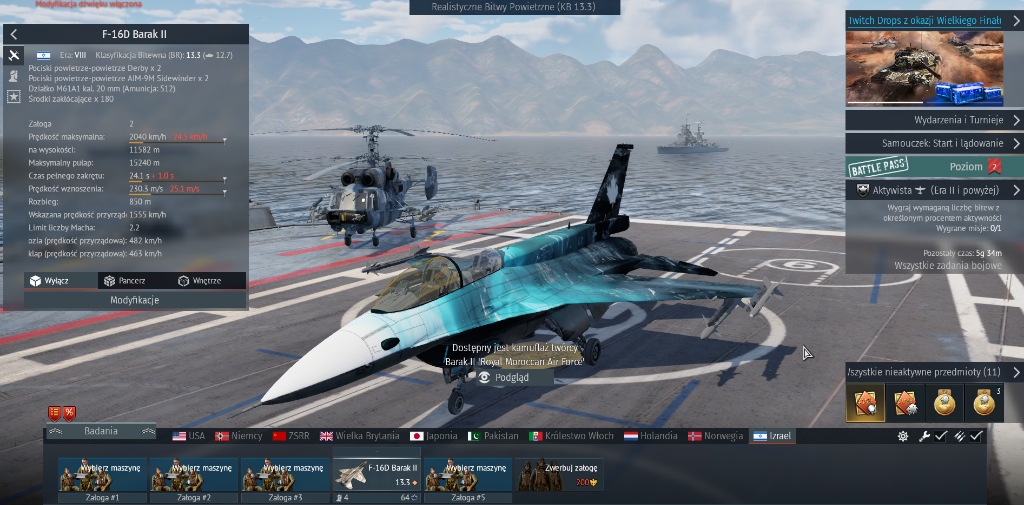The height and width of the screenshot is (505, 1024).
Task: Open the Badania research panel
Action: tap(101, 431)
